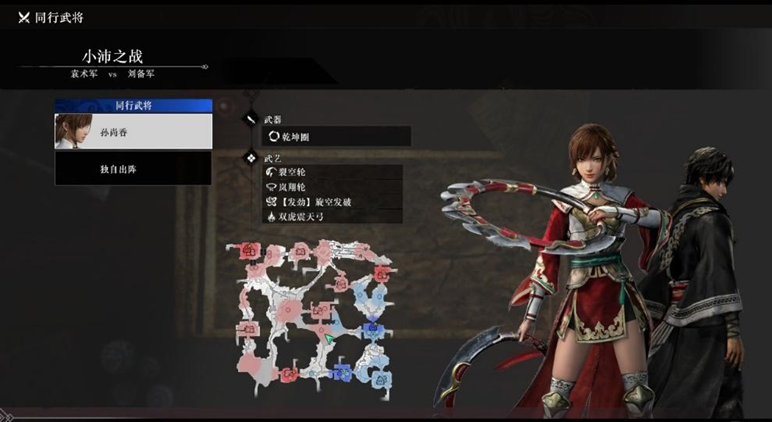The height and width of the screenshot is (422, 772).
Task: Select the 岚翔轮 battle art
Action: pyautogui.click(x=332, y=187)
